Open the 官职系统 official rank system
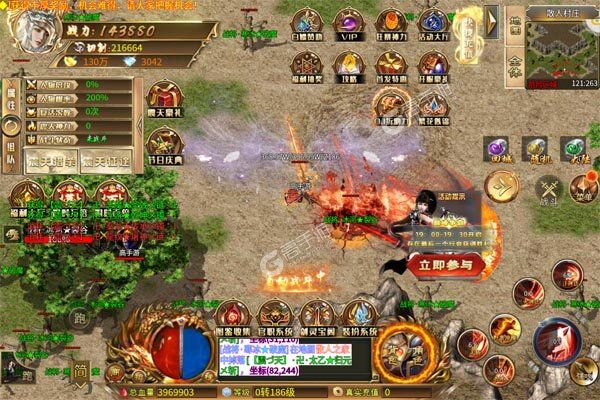 275,317
